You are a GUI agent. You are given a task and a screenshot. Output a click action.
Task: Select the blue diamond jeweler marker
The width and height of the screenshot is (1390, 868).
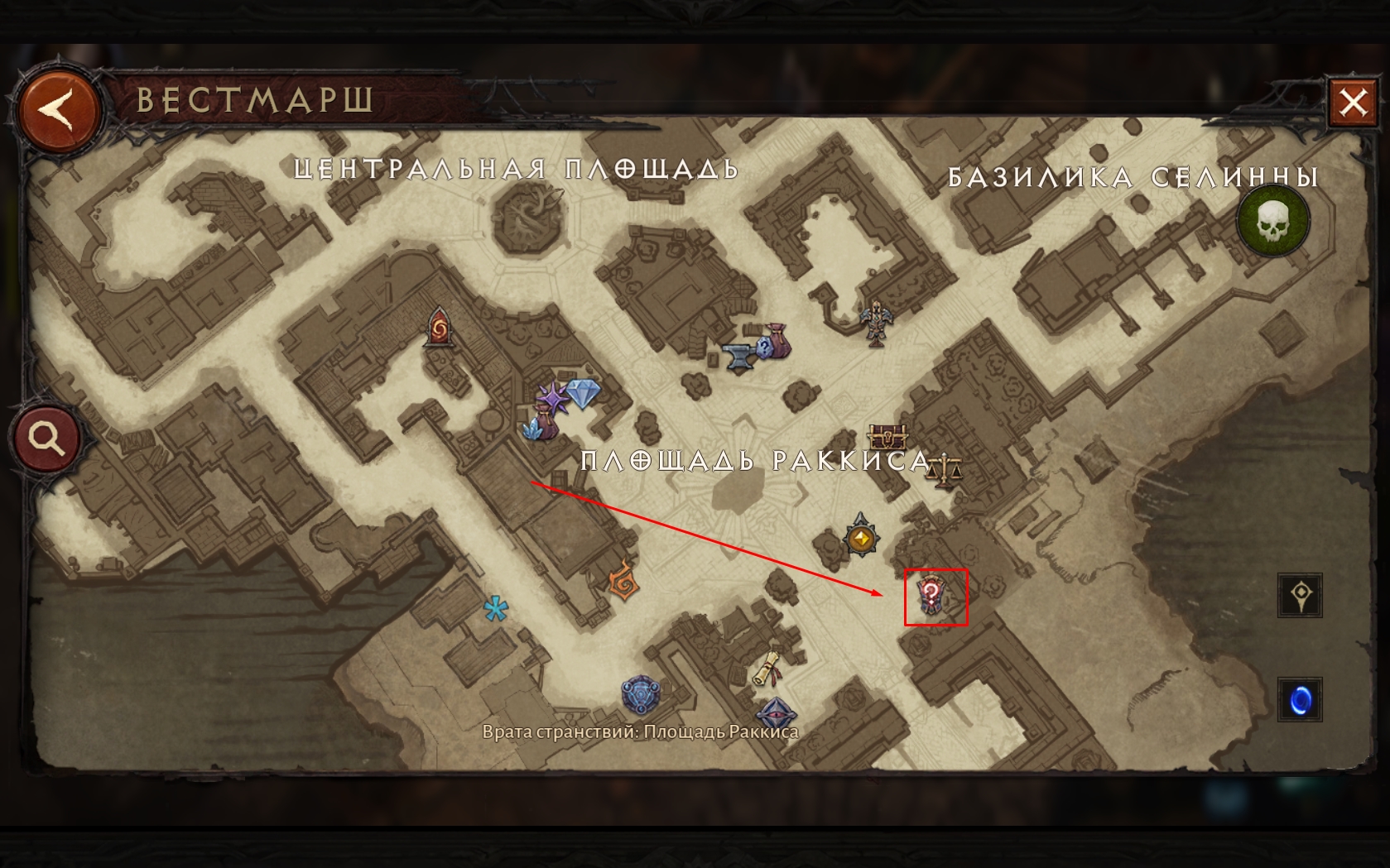(x=581, y=392)
